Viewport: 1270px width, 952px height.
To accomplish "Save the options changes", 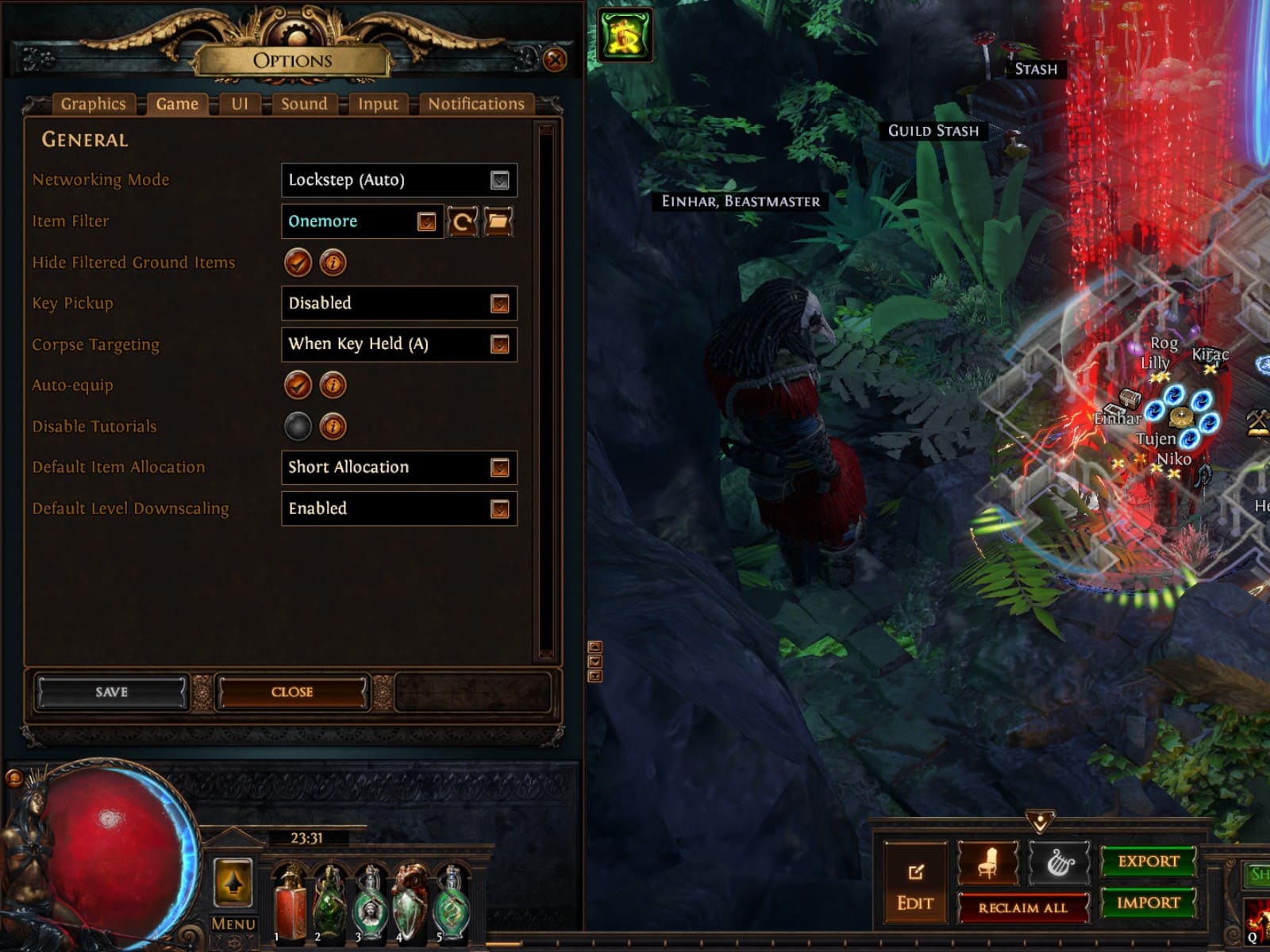I will click(x=111, y=693).
